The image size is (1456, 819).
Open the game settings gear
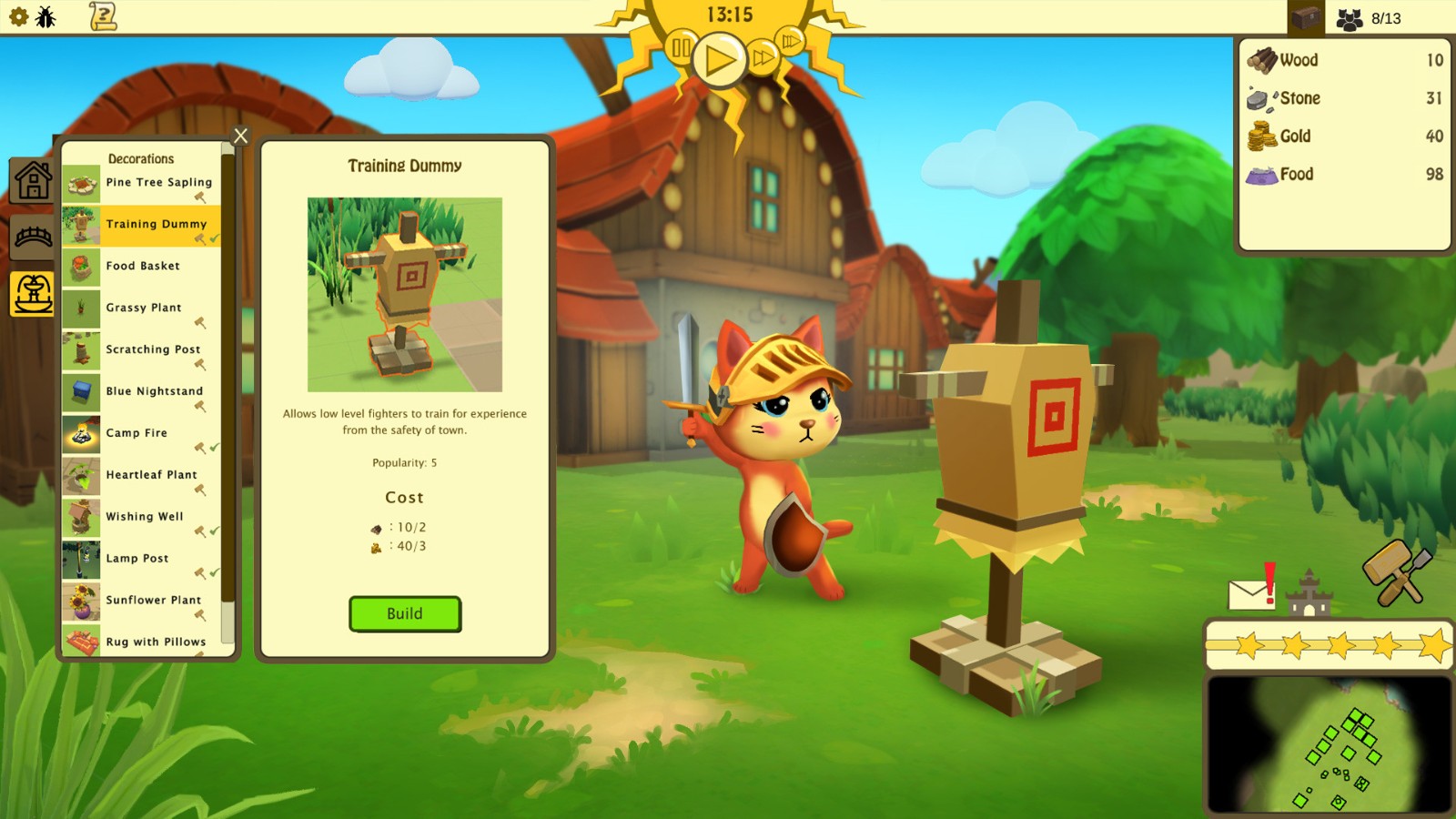tap(18, 15)
